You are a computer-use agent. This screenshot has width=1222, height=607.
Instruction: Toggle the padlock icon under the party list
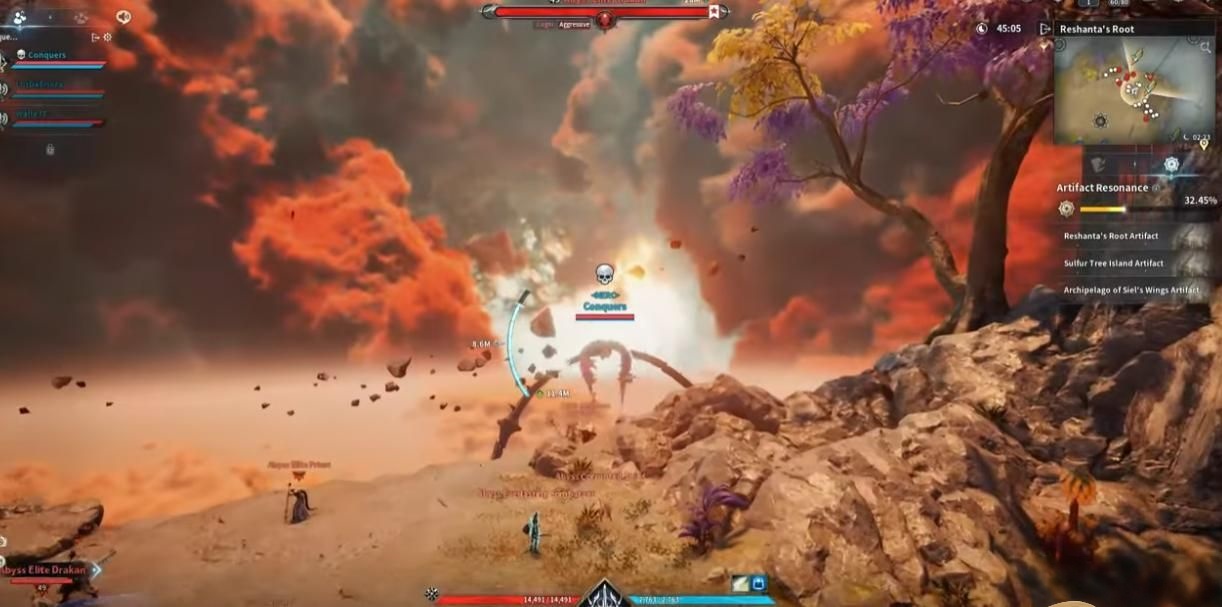click(50, 150)
